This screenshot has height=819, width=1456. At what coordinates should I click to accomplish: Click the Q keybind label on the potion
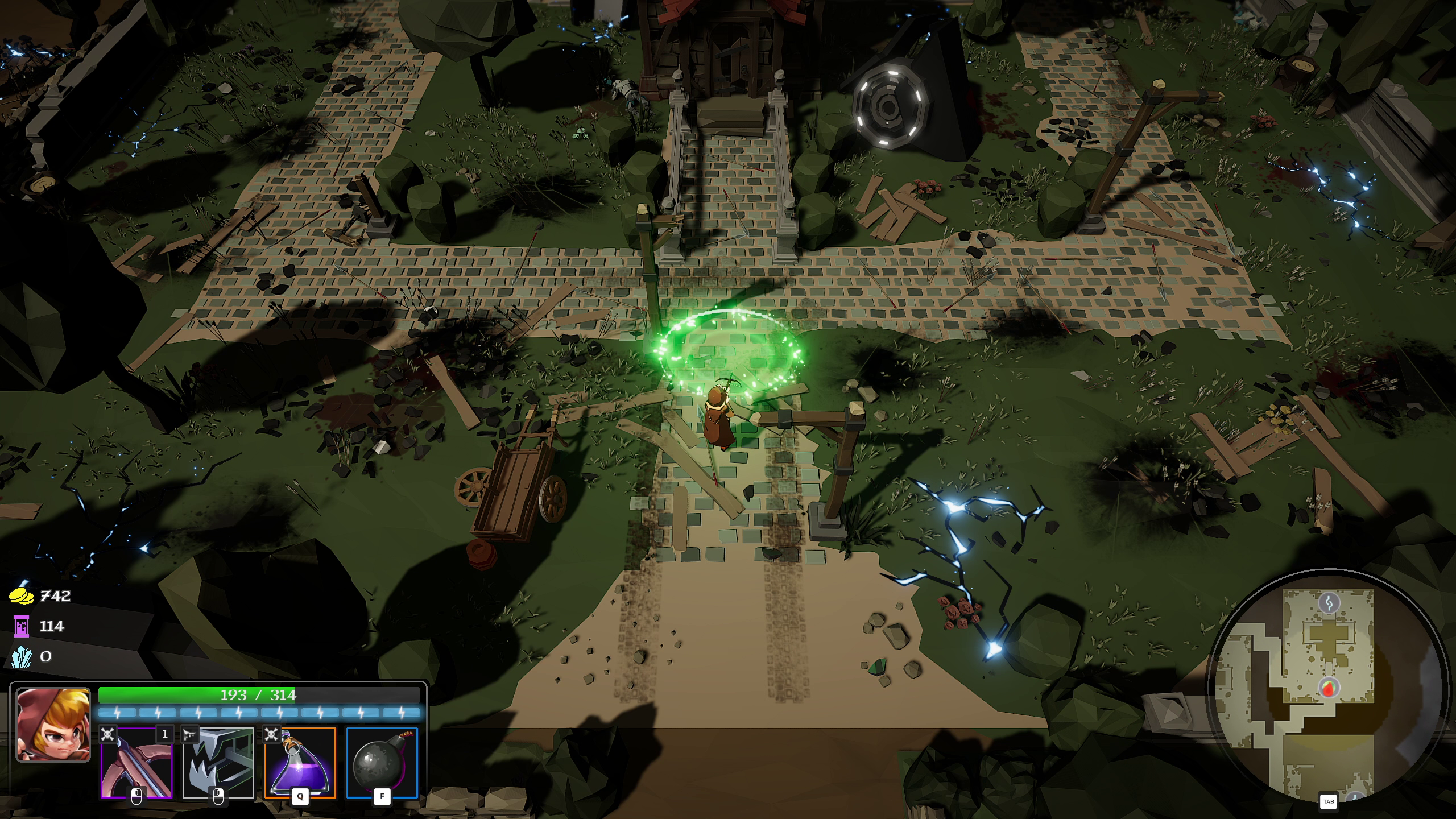pos(300,797)
